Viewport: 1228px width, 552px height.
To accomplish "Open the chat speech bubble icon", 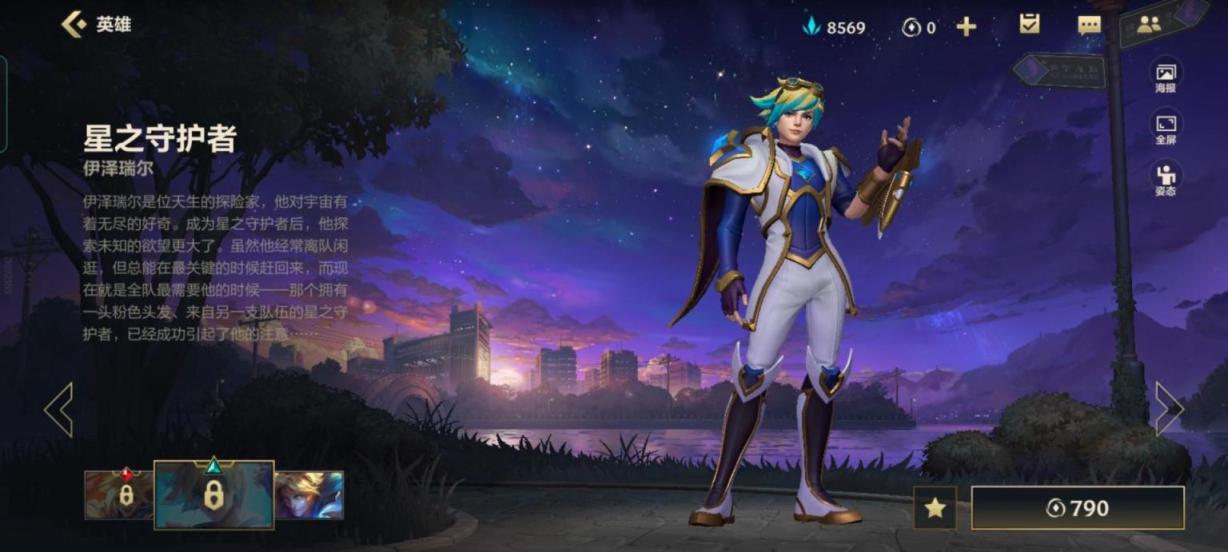I will point(1089,26).
